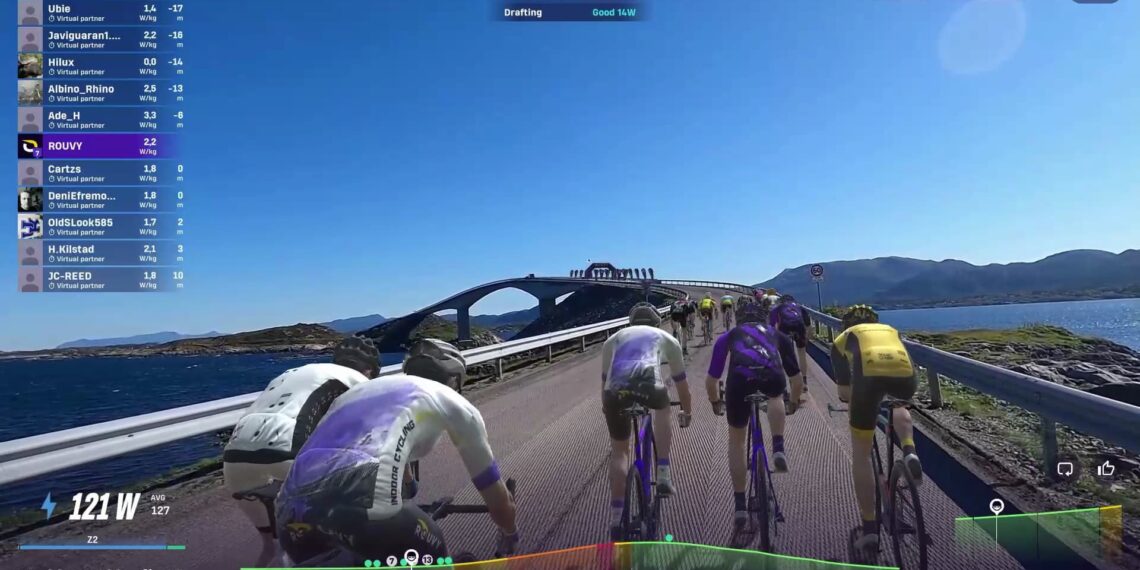Screen dimensions: 1140x570
Task: Select the Cartzs rider row
Action: point(100,173)
